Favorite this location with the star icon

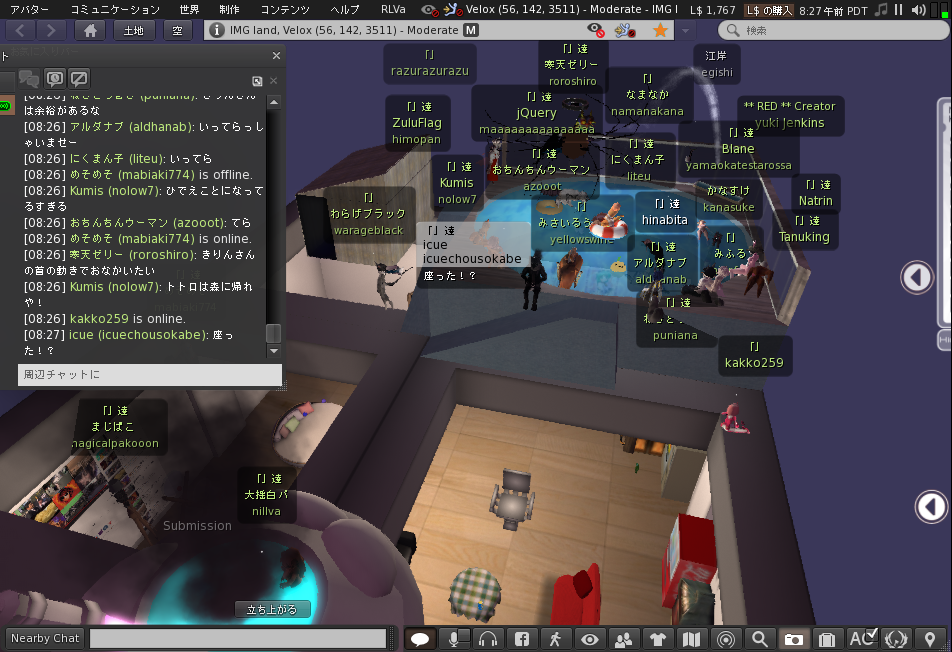tap(661, 31)
